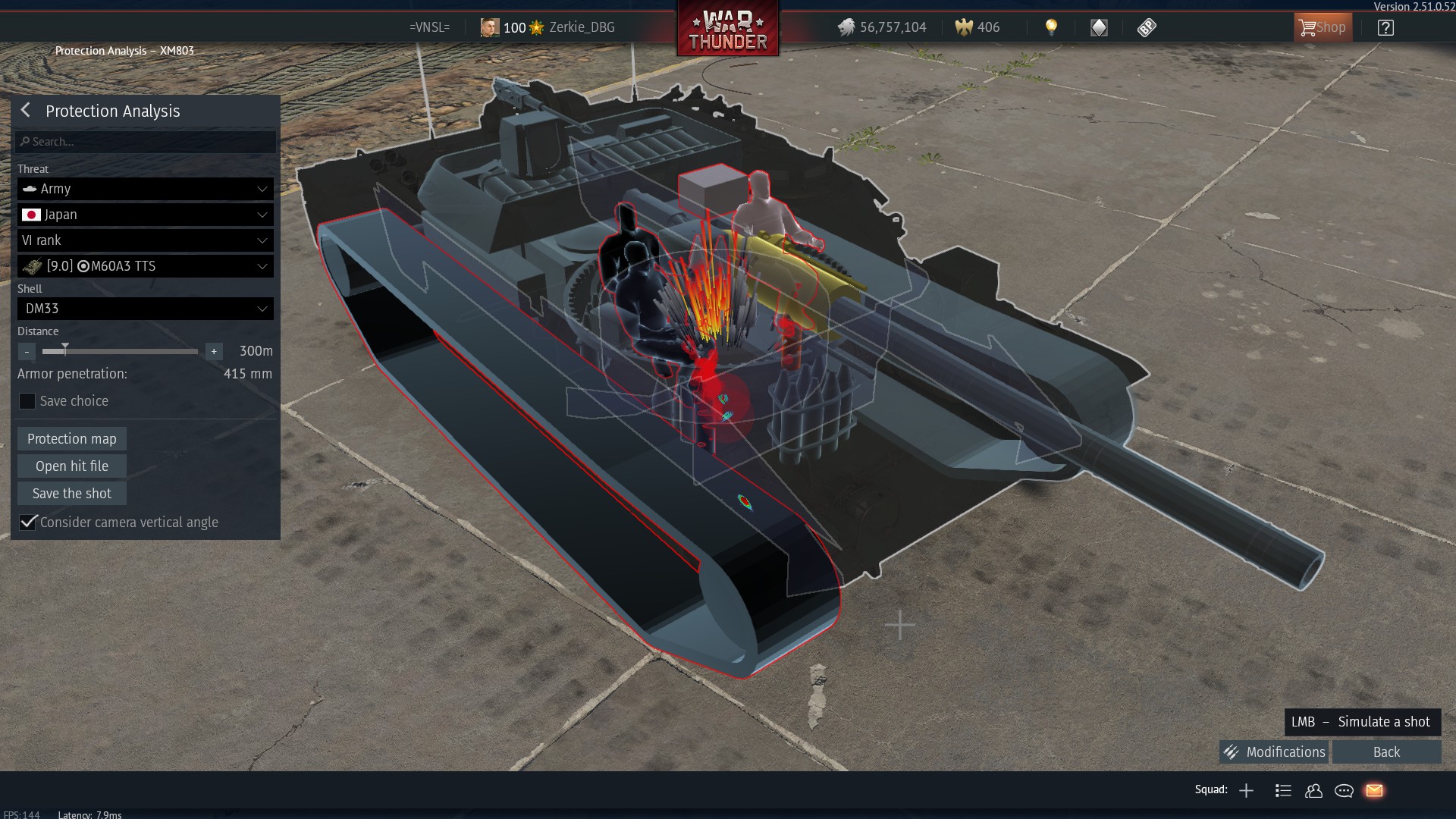Viewport: 1456px width, 819px height.
Task: Save the shot
Action: [72, 494]
